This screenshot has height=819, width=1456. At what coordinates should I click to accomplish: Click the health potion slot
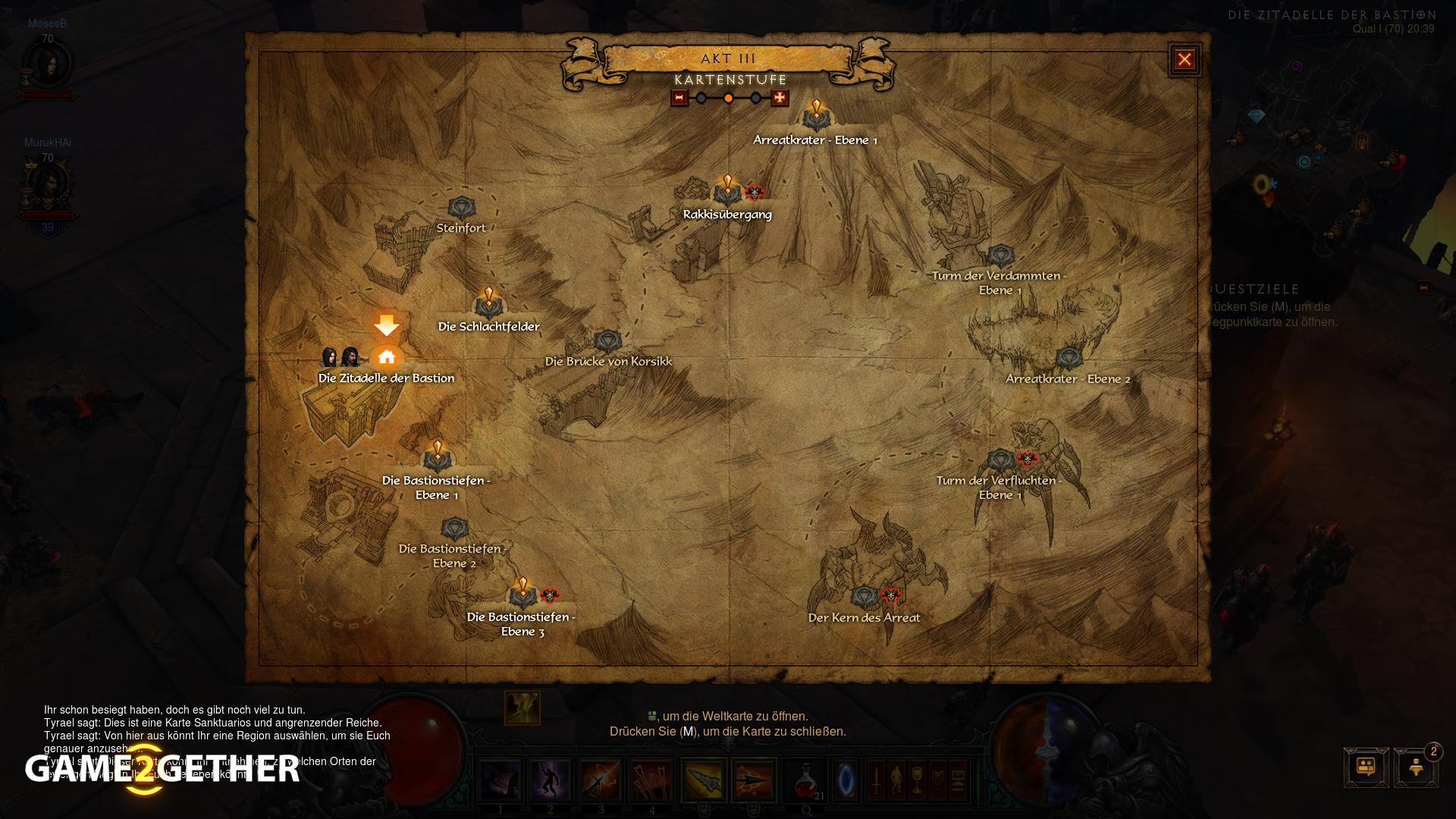[x=805, y=780]
